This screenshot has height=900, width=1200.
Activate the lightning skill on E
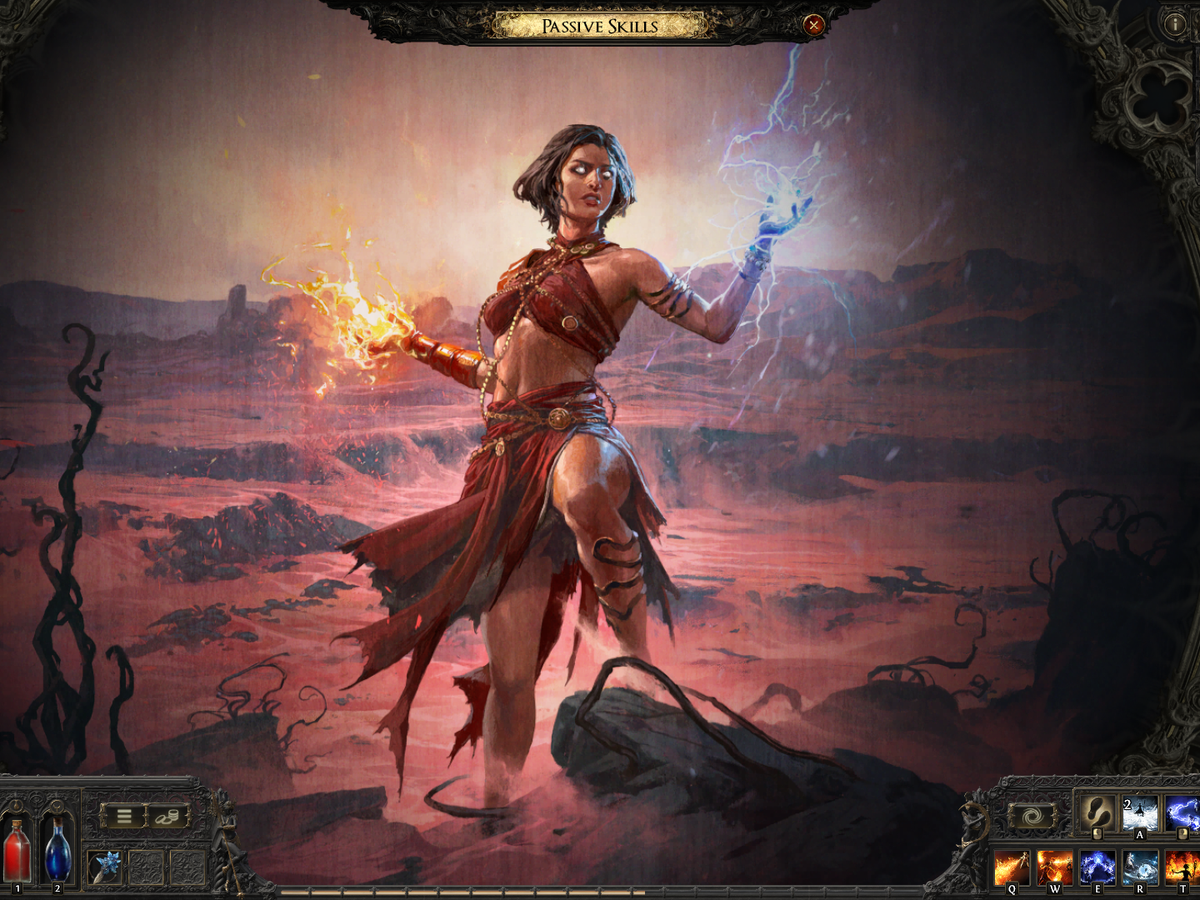point(1097,867)
